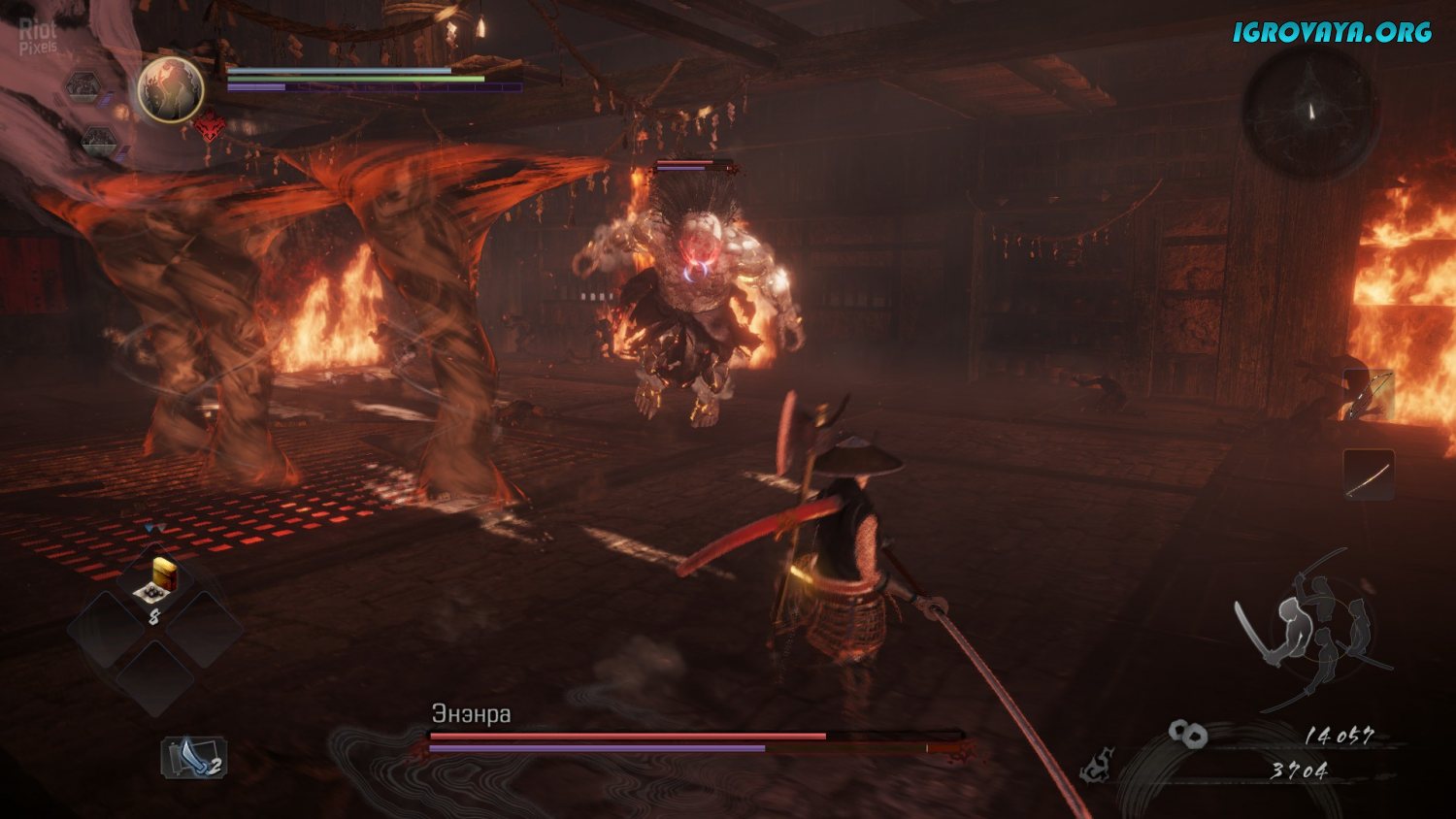Open the circular compass radar
Image resolution: width=1456 pixels, height=819 pixels.
1311,113
